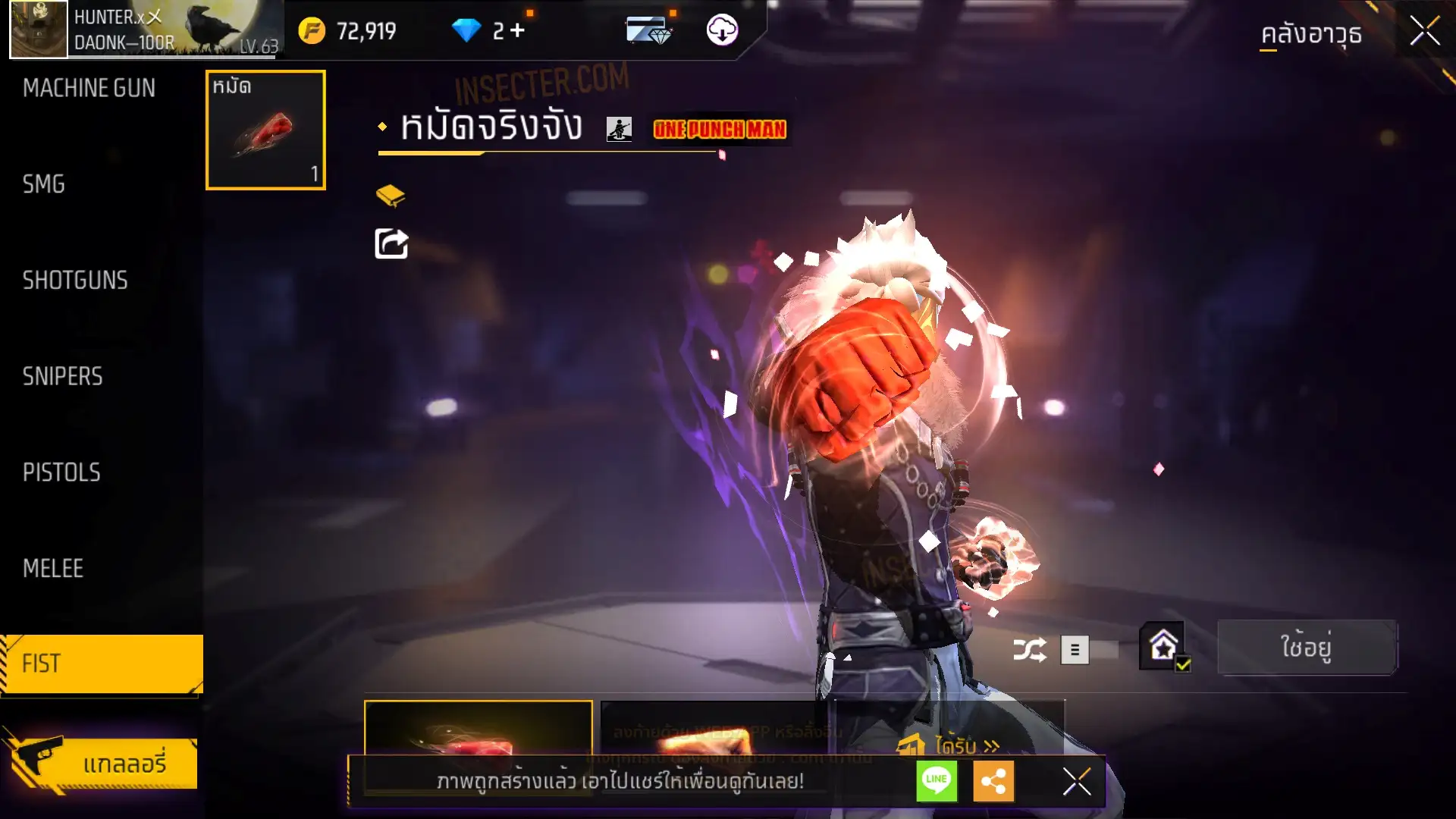The image size is (1456, 819).
Task: Switch to the MELEE category
Action: tap(53, 569)
